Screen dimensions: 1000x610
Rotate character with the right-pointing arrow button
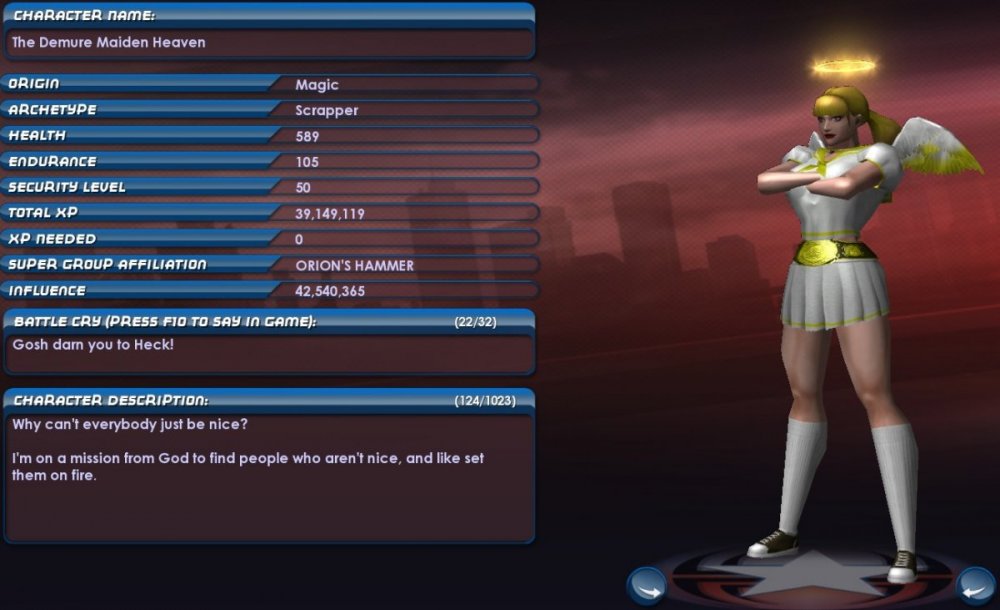(x=647, y=585)
